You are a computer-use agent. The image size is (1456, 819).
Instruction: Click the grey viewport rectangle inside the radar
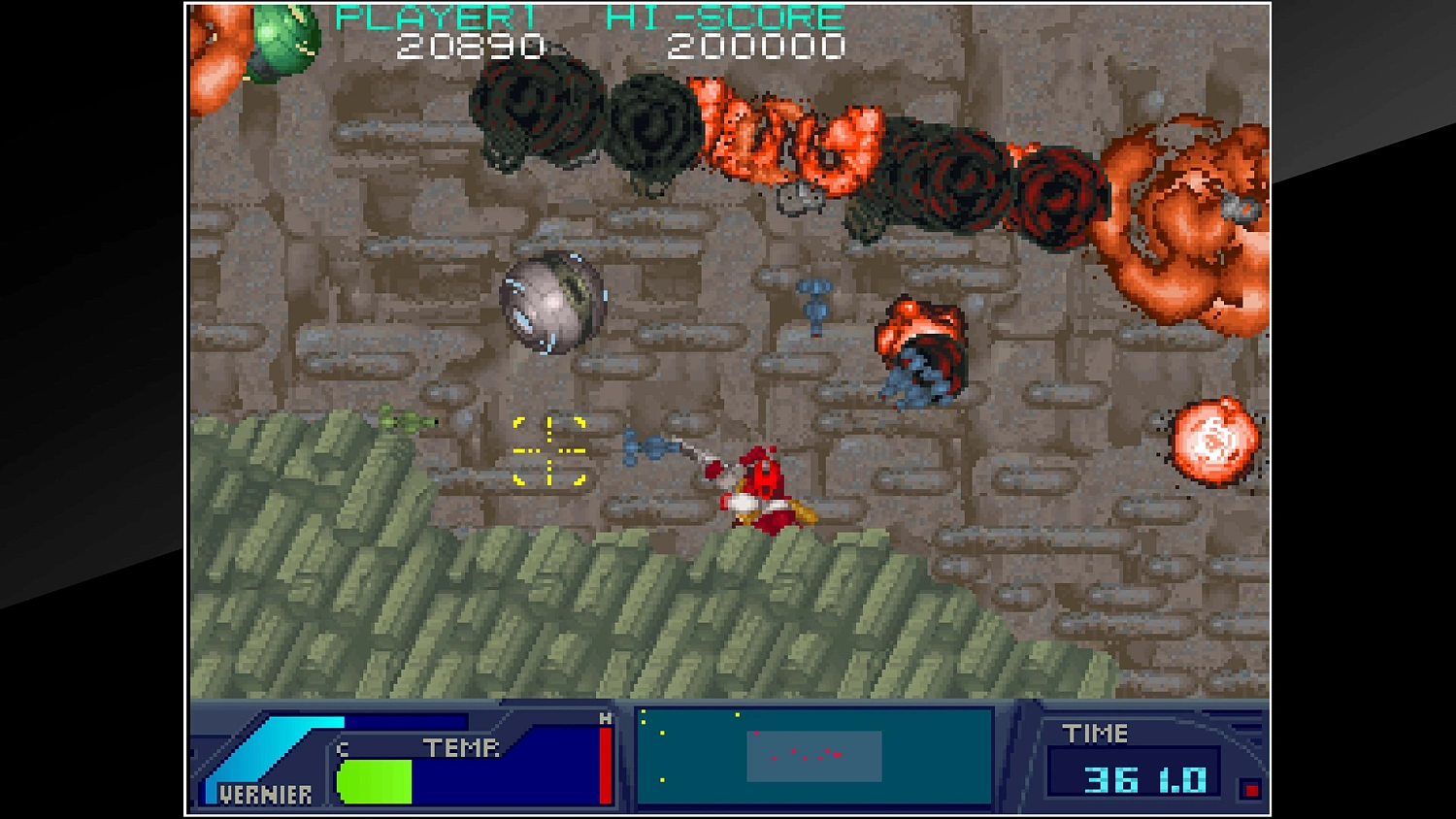point(813,756)
